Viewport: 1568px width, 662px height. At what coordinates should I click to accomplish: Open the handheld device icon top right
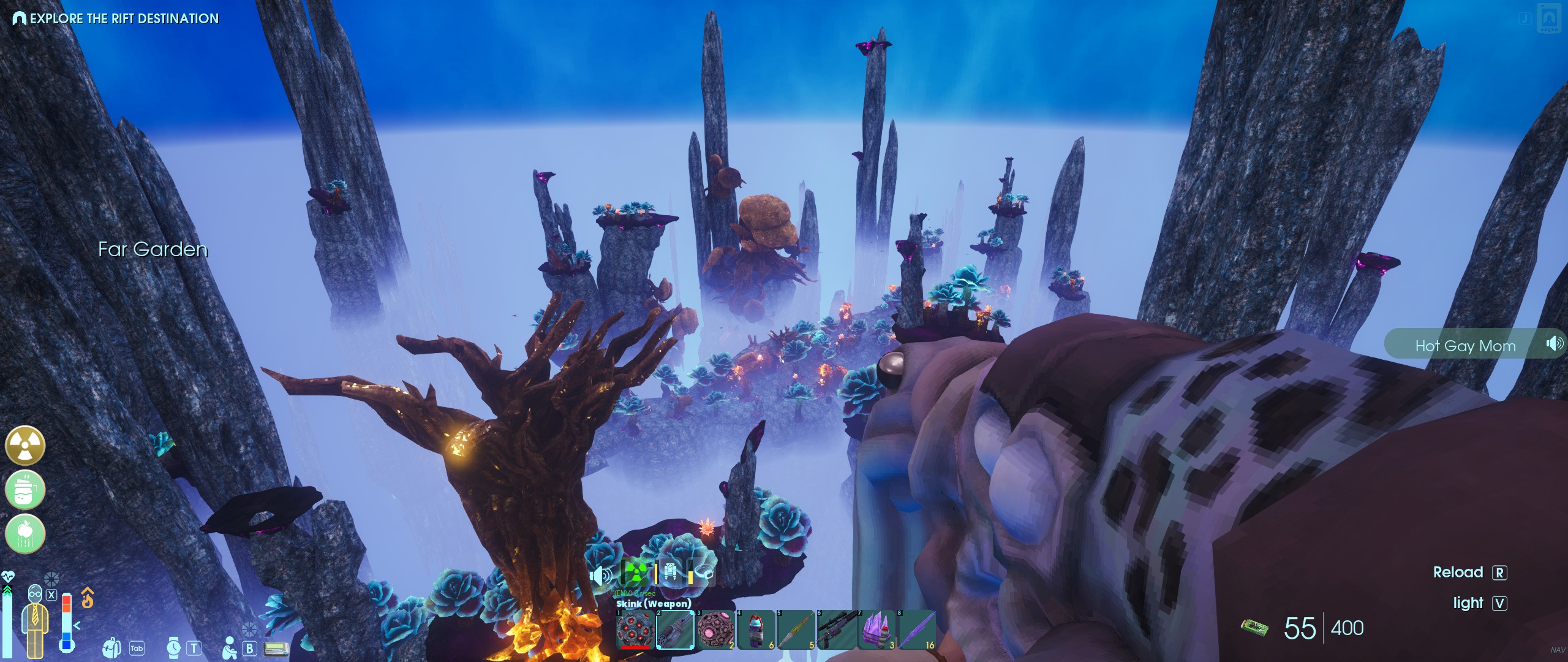[1549, 18]
